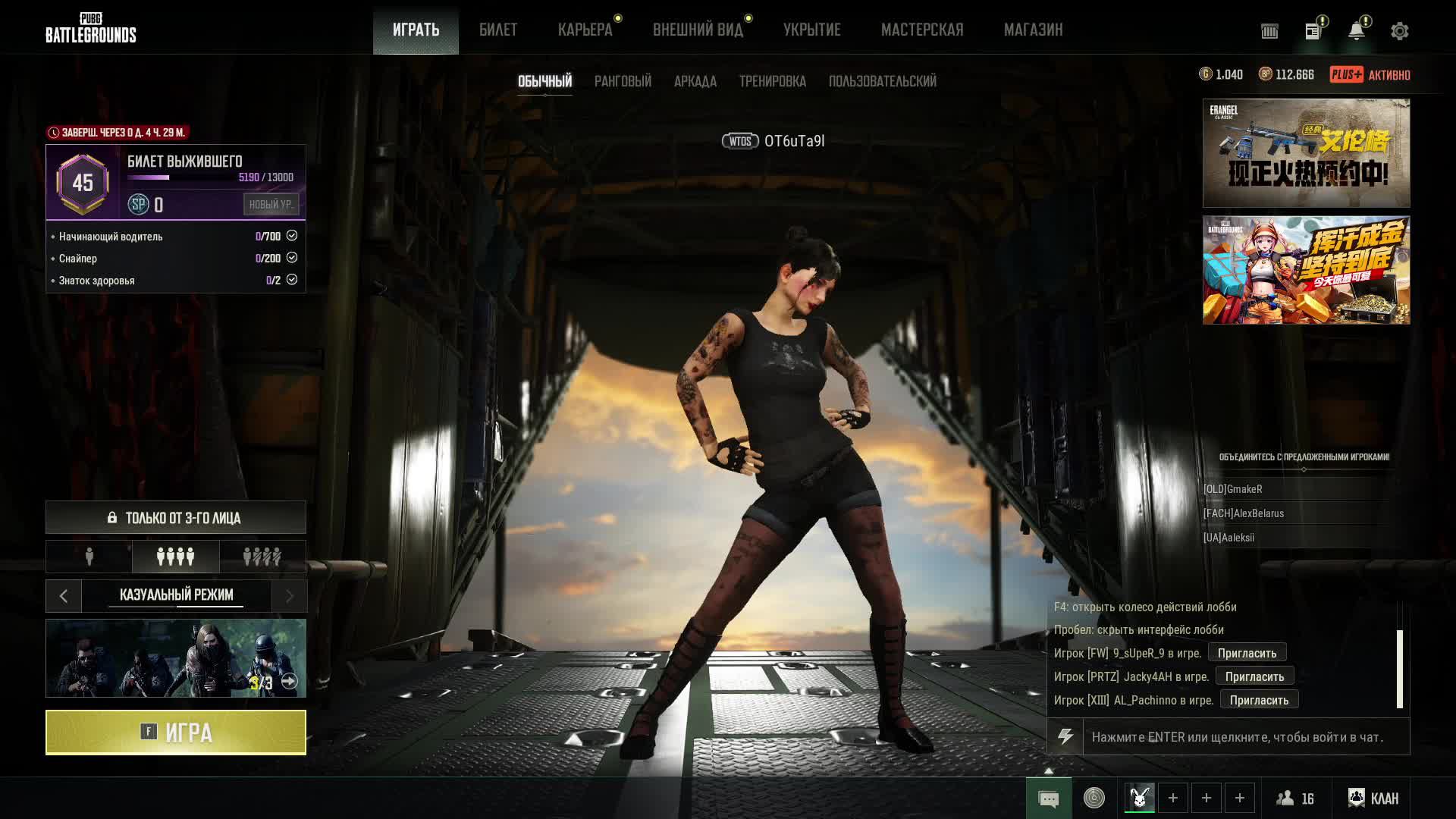
Task: Invite player AL_Pachinno to the lobby
Action: (x=1259, y=700)
